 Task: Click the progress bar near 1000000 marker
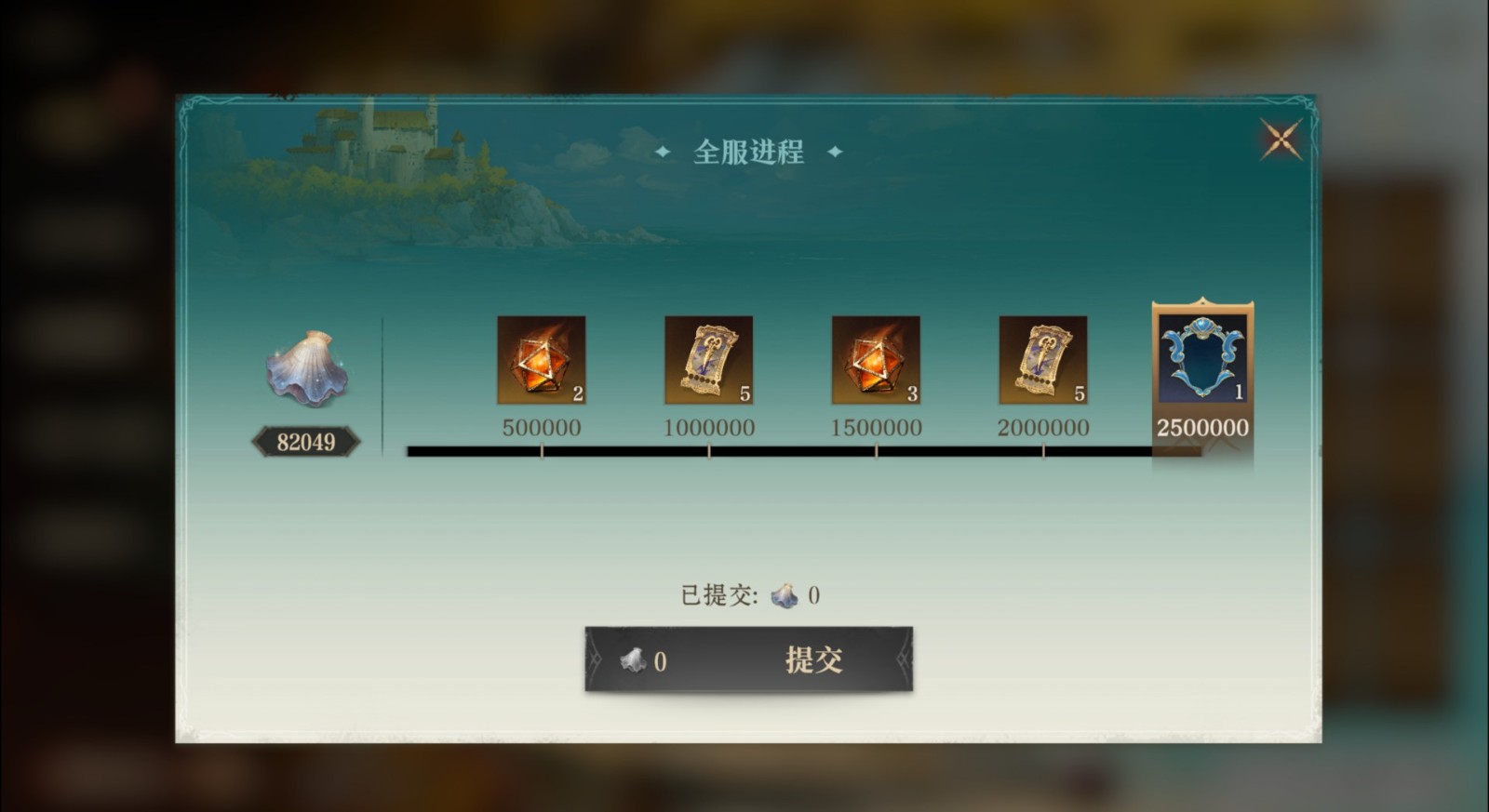point(710,450)
